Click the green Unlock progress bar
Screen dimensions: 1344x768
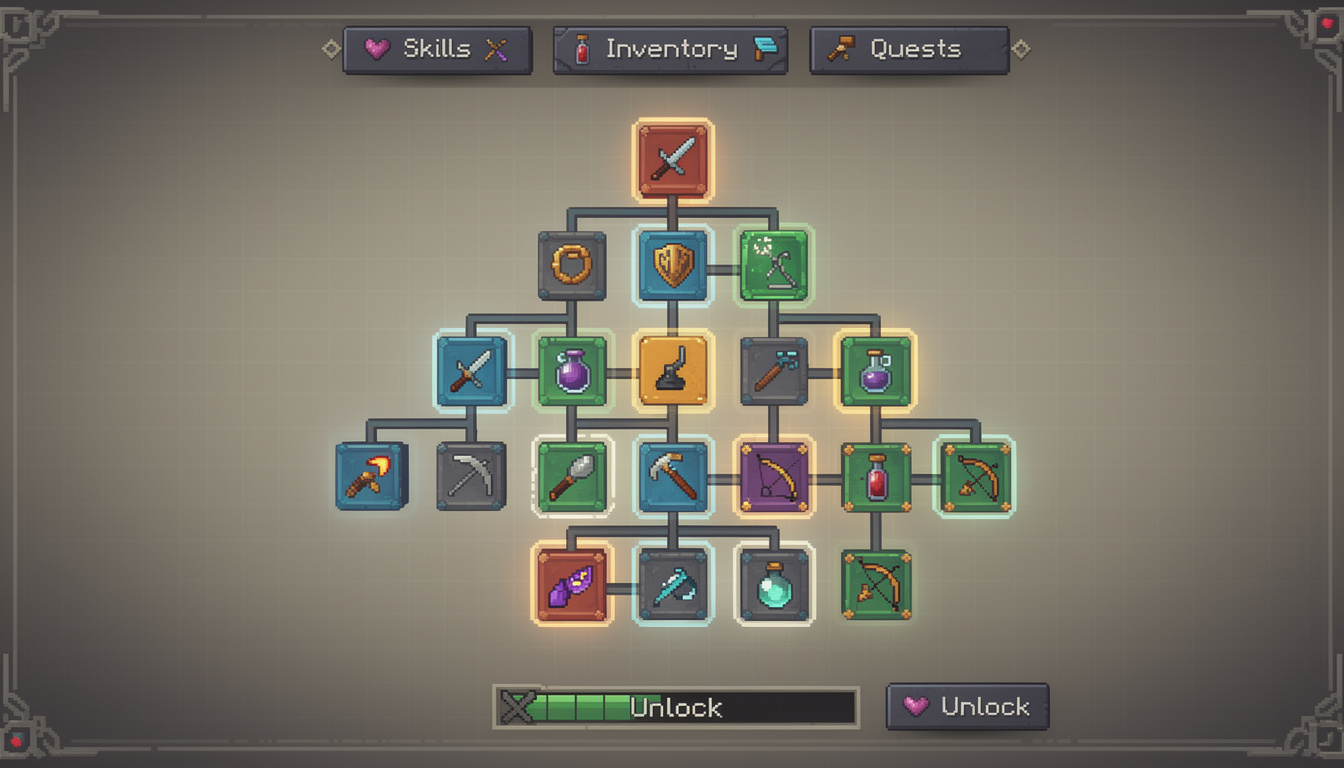[675, 708]
